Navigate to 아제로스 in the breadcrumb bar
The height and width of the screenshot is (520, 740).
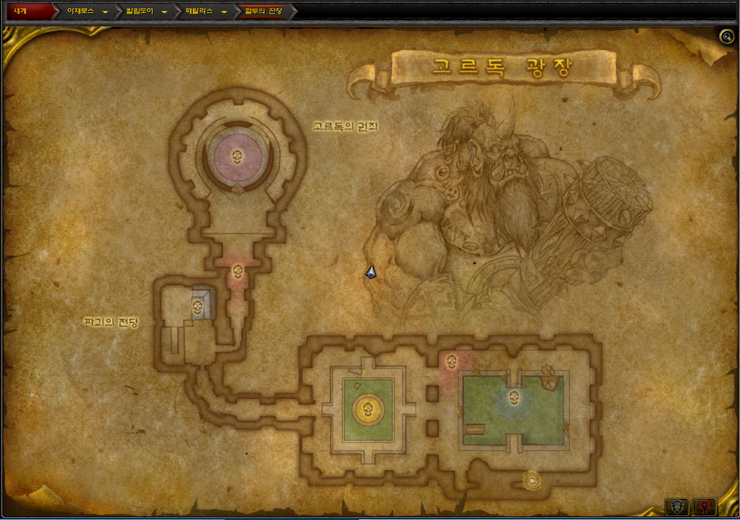pos(79,12)
